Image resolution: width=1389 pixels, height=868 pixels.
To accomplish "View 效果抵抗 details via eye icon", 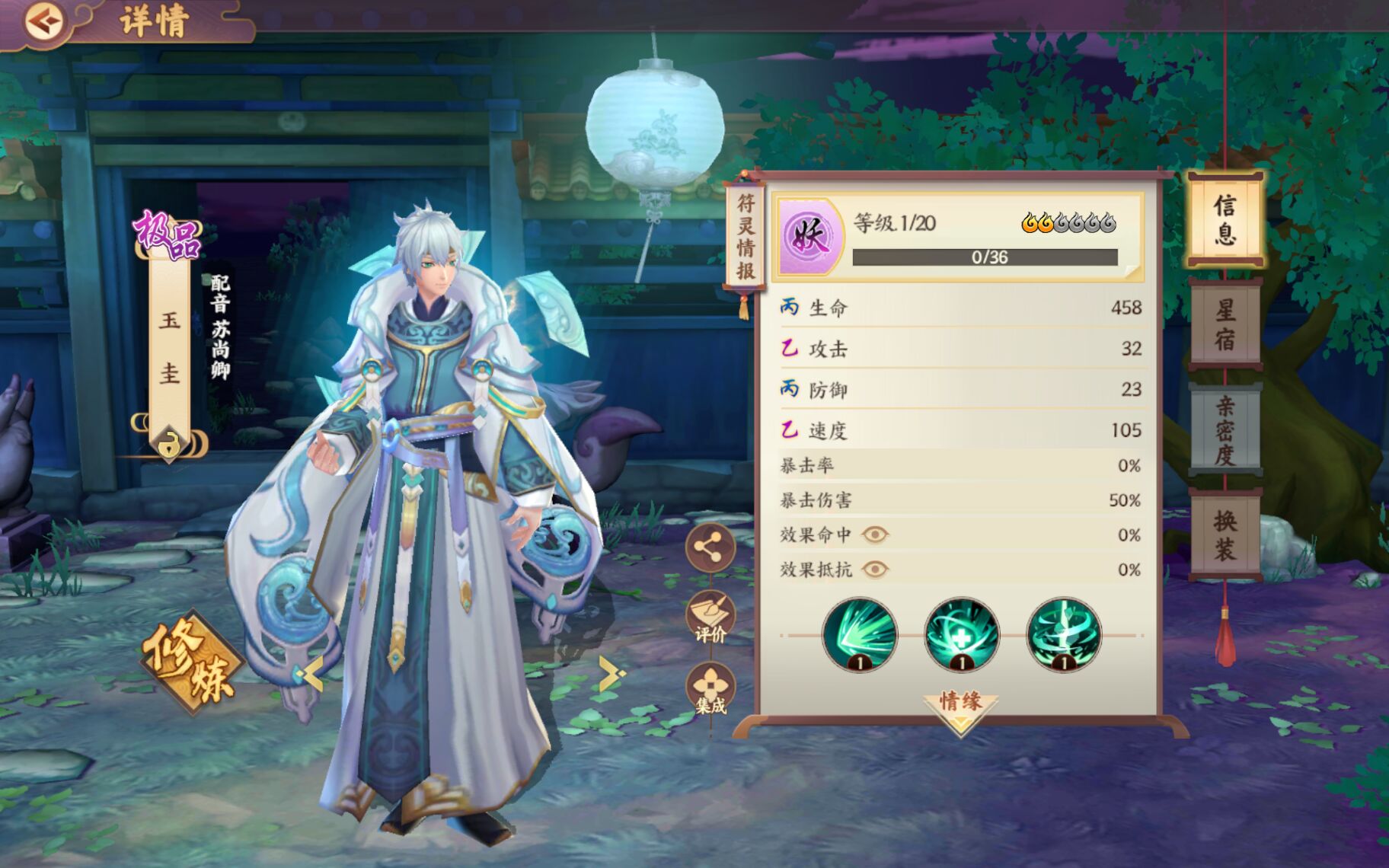I will click(875, 570).
